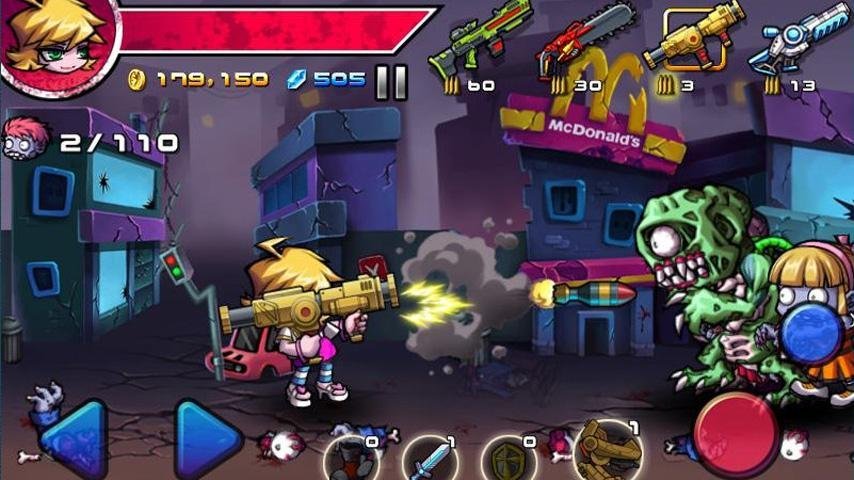Screen dimensions: 854x480
Task: Fire with the big red attack button
Action: click(x=736, y=432)
